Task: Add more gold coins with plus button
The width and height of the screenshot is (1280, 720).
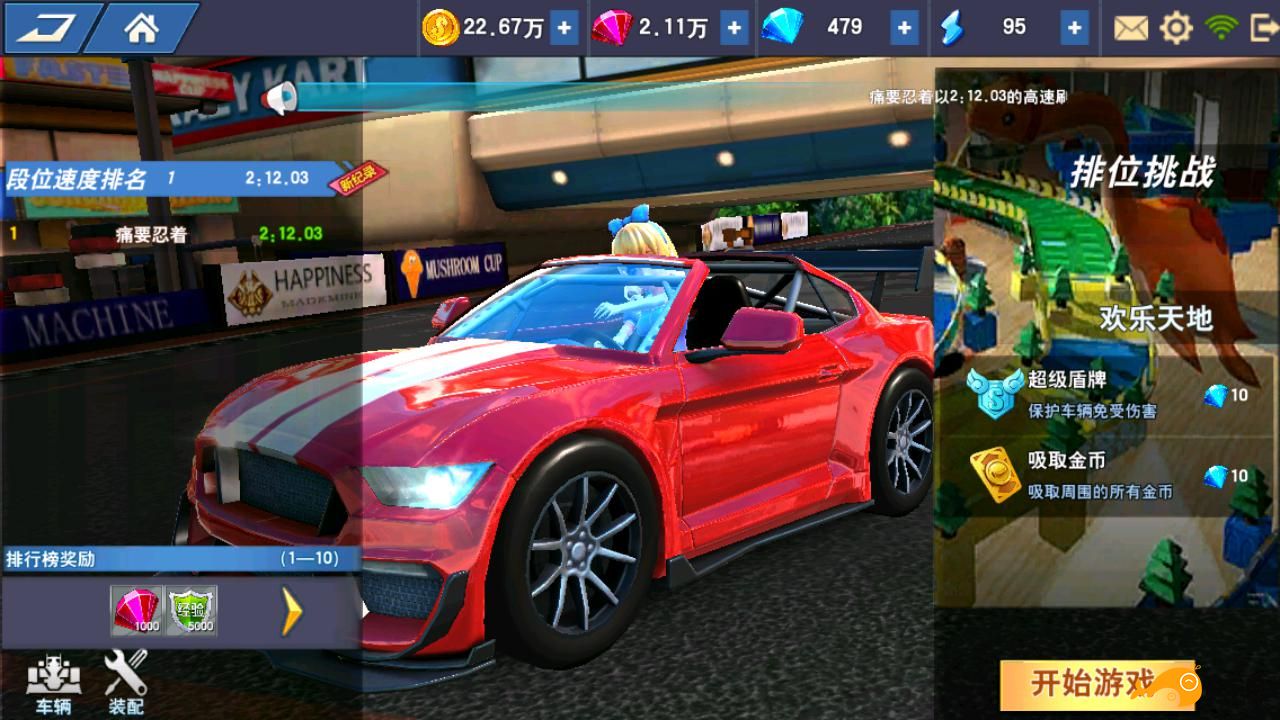Action: pyautogui.click(x=564, y=28)
